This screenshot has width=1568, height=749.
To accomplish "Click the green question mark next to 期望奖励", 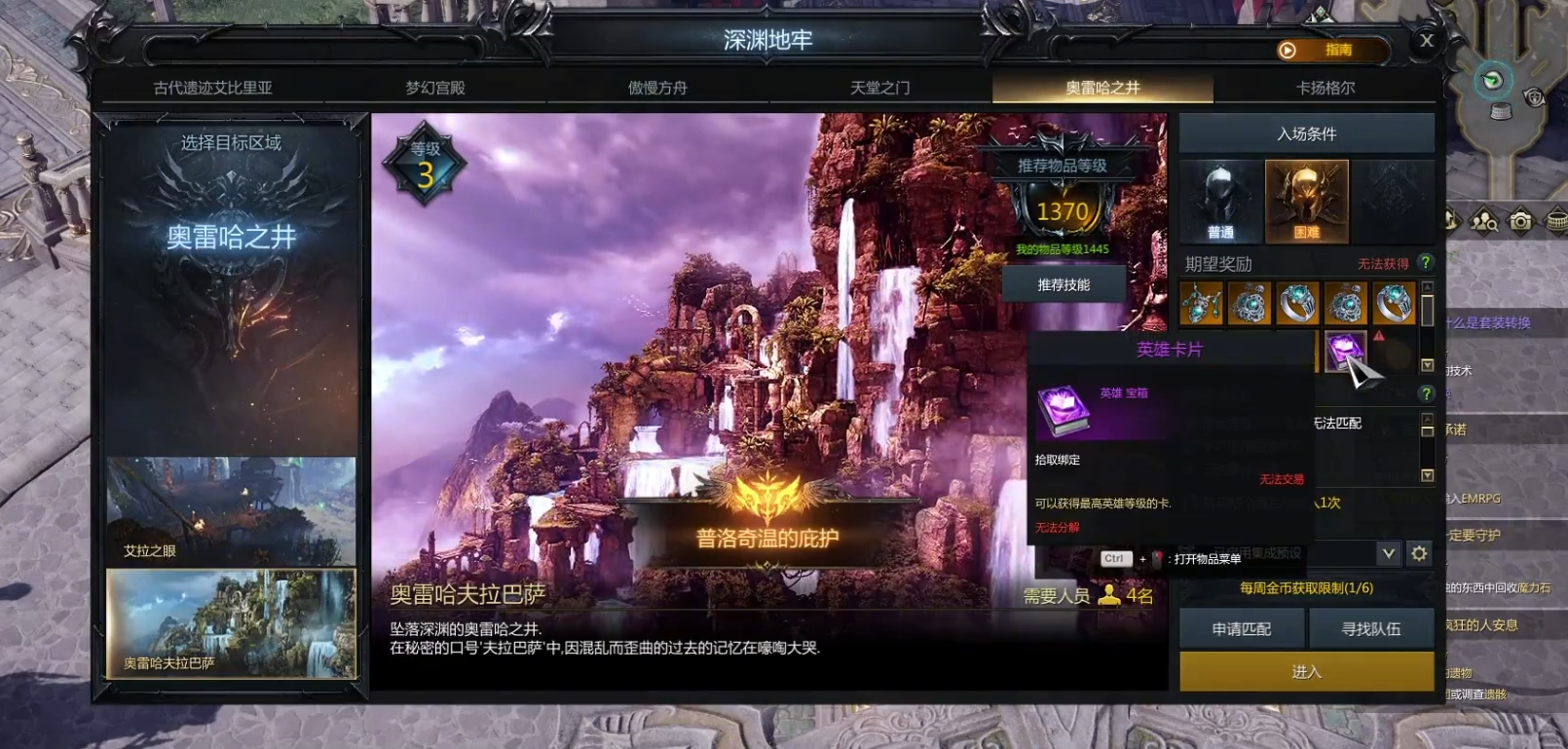I will point(1426,261).
